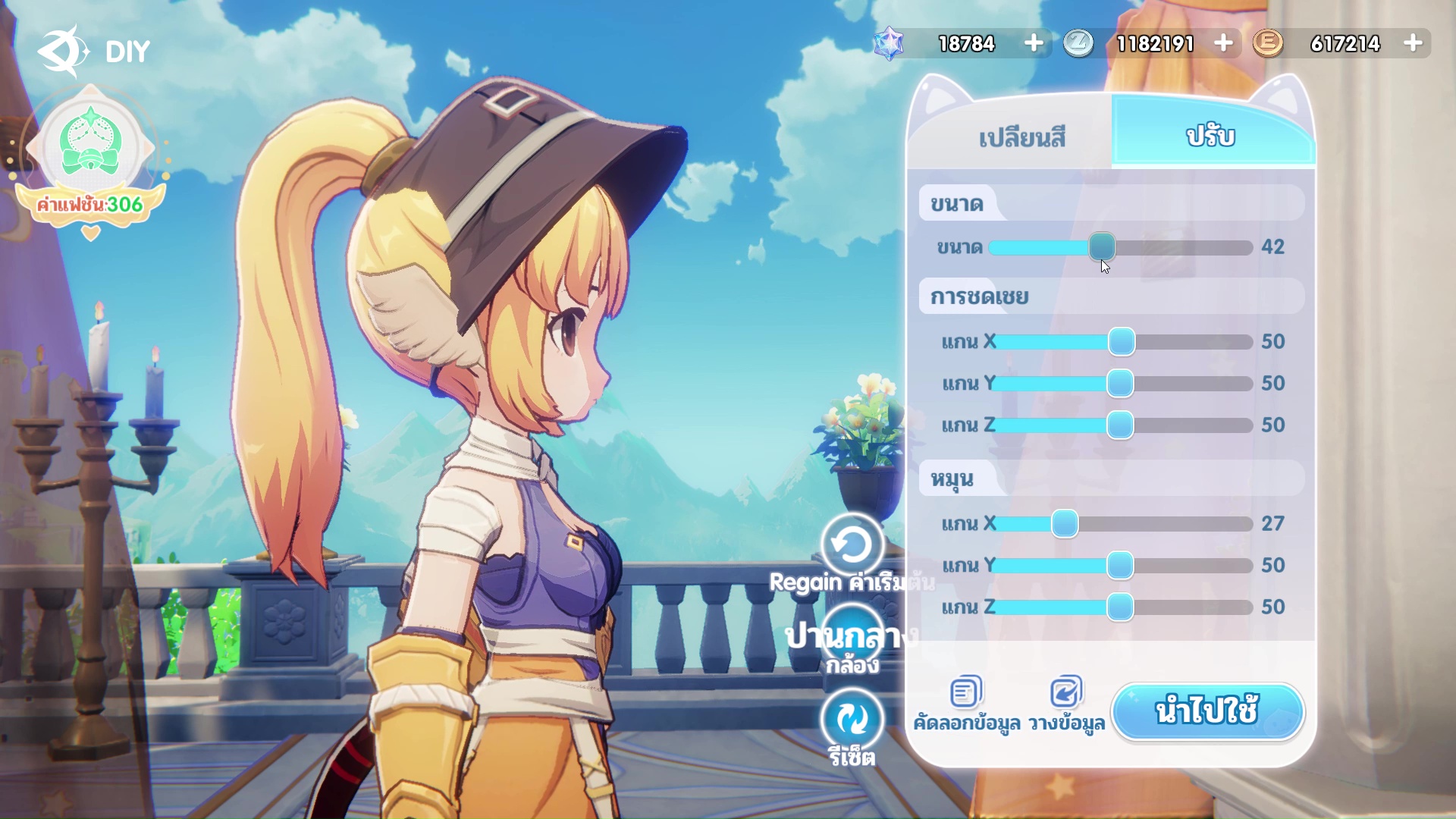The width and height of the screenshot is (1456, 819).
Task: Select the ปรับ adjust tab
Action: [x=1211, y=136]
